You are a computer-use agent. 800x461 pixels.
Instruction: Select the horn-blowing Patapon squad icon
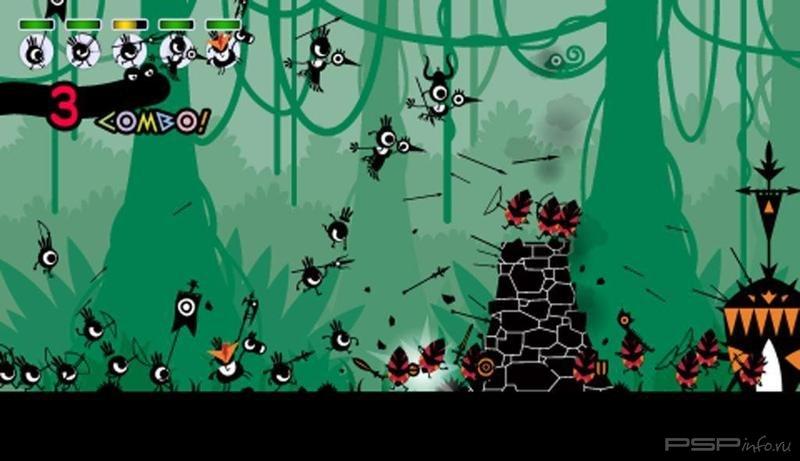point(177,49)
